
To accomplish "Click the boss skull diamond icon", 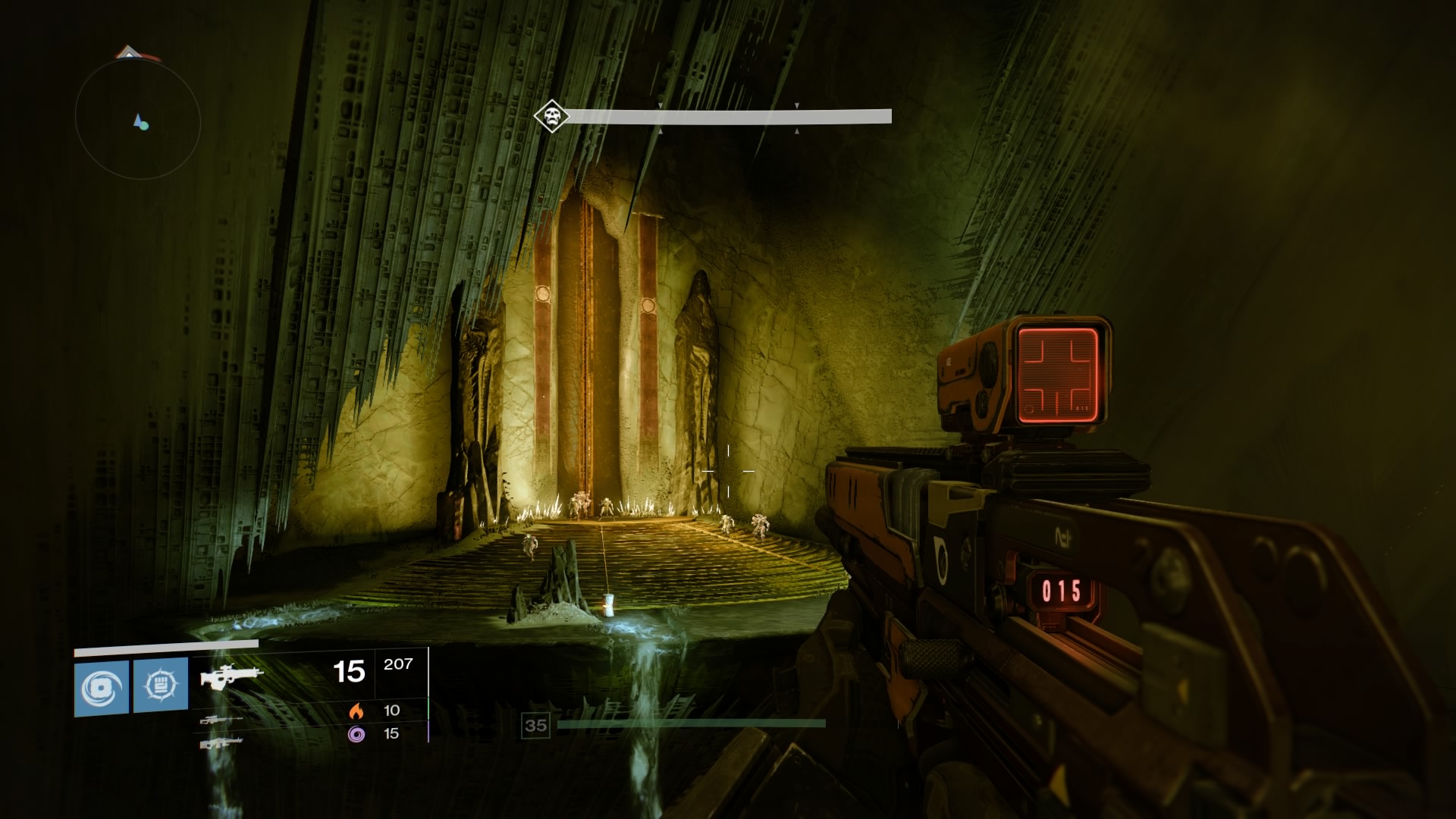I will point(551,117).
